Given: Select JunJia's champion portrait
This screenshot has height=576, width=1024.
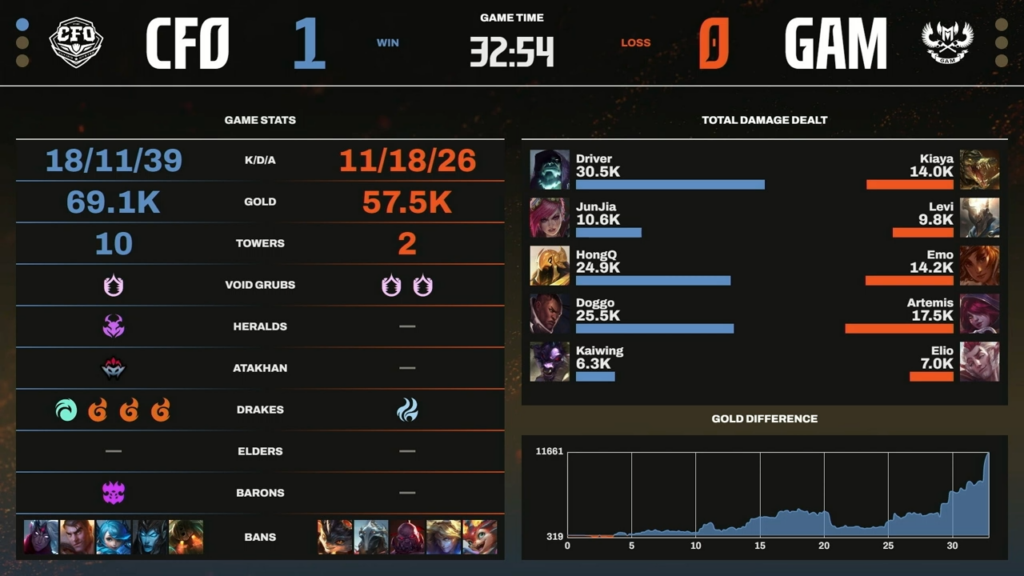Looking at the screenshot, I should [549, 217].
